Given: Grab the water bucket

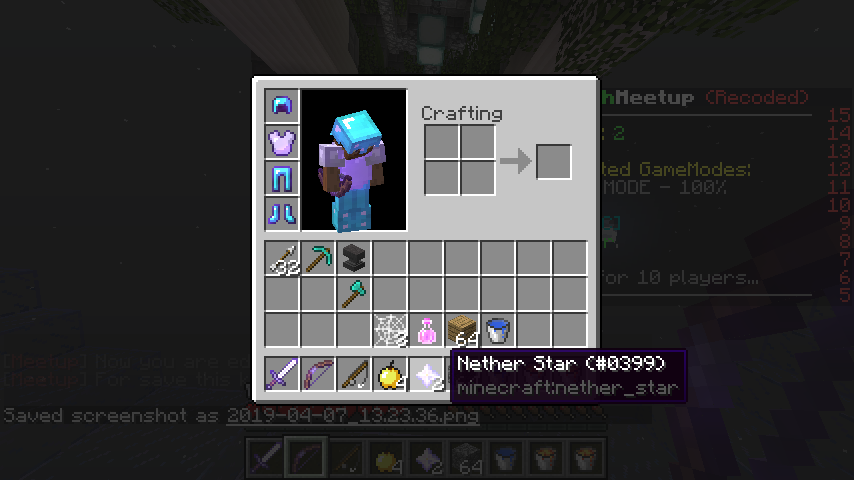Looking at the screenshot, I should (x=498, y=330).
